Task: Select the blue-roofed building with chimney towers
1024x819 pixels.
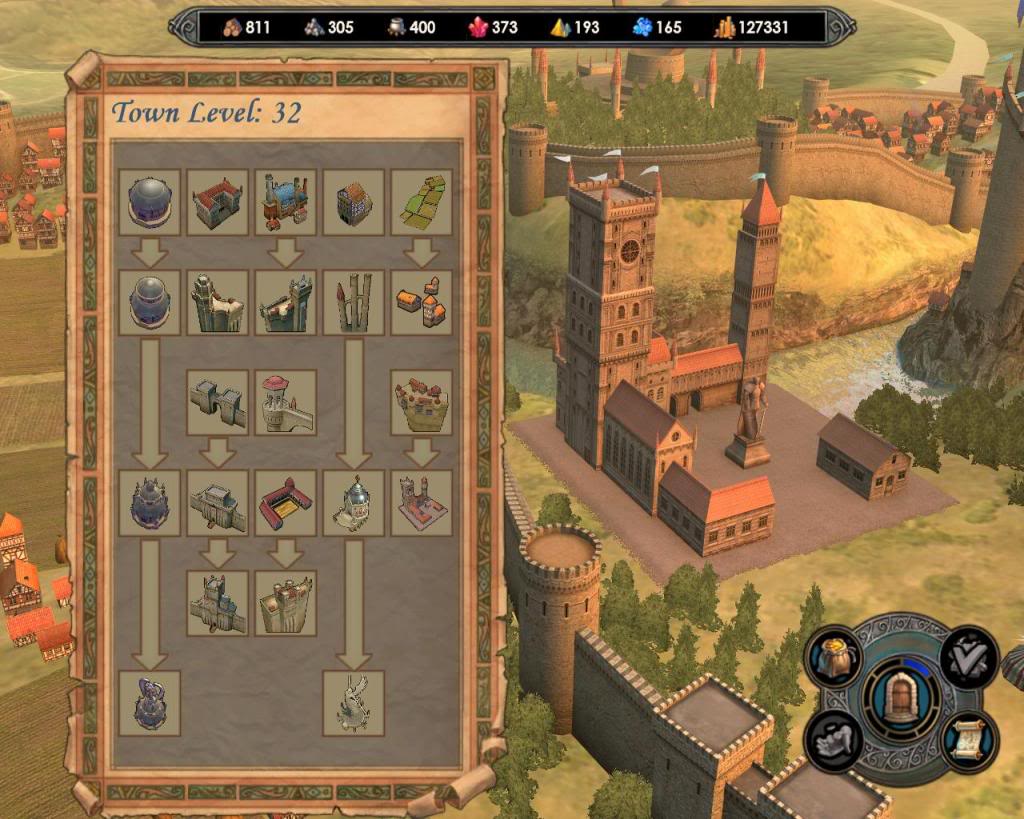Action: tap(285, 202)
